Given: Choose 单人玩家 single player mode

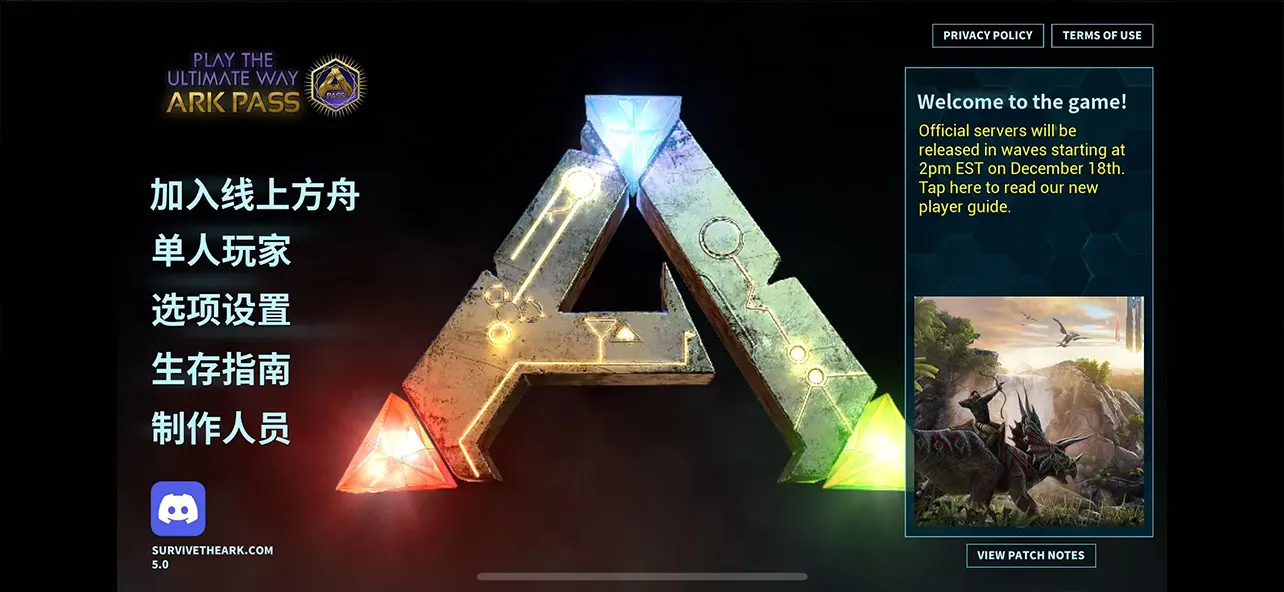Looking at the screenshot, I should pos(221,252).
